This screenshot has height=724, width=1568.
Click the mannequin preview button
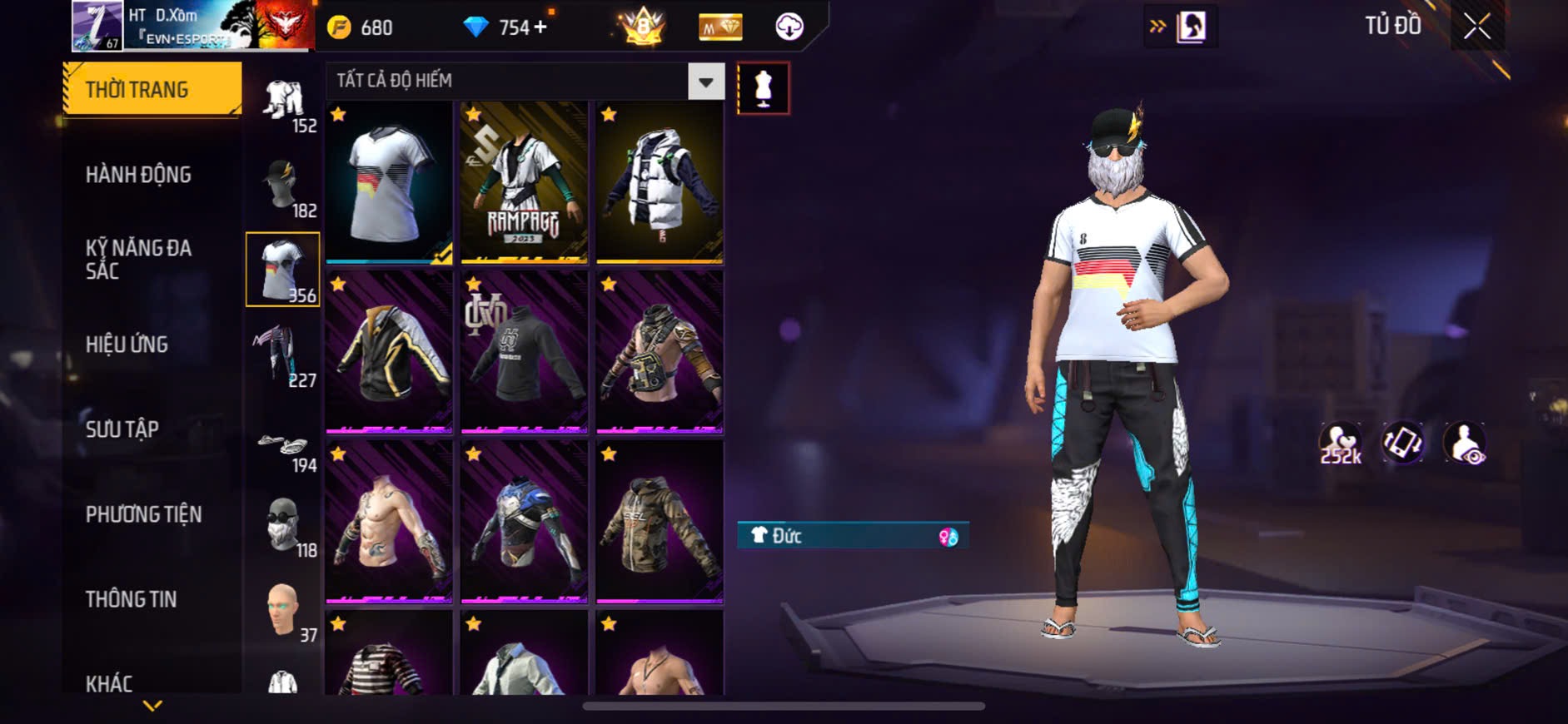(763, 88)
